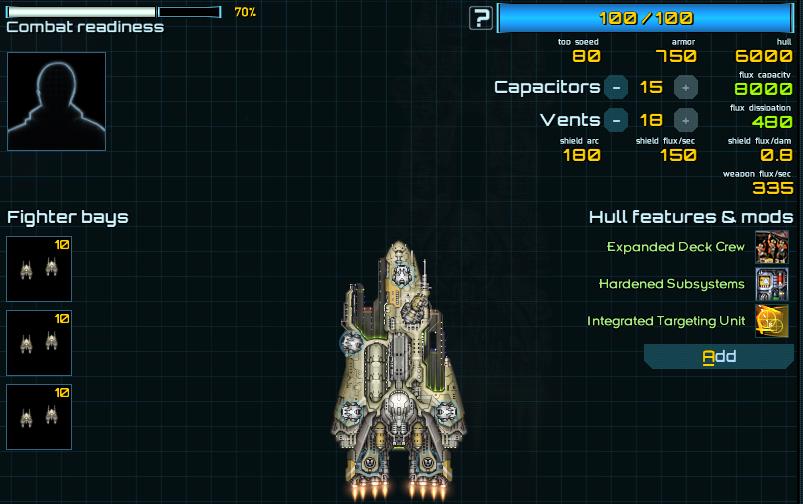Open the question mark help button
803x504 pixels.
pos(482,17)
